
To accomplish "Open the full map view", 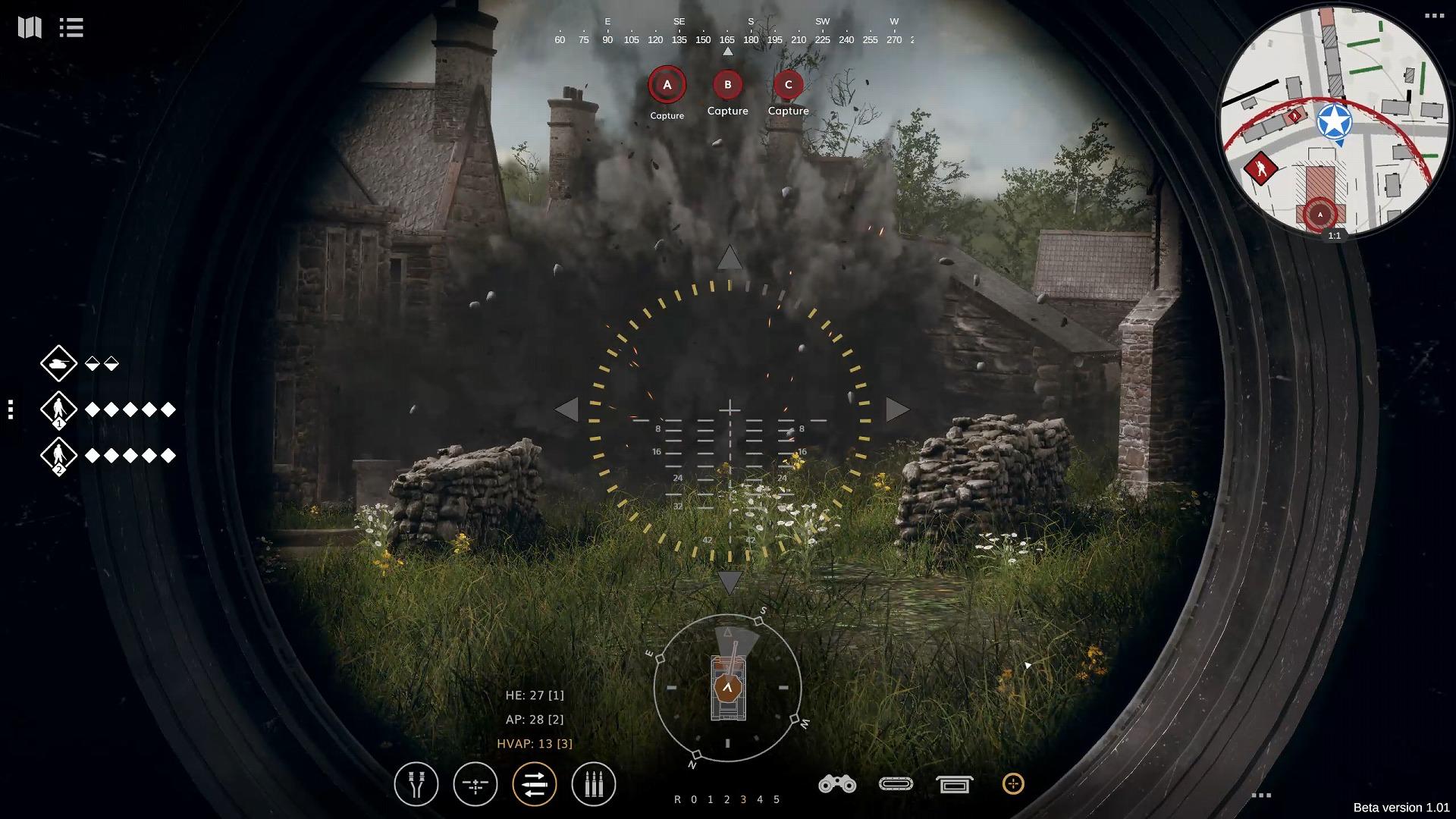I will click(x=29, y=28).
